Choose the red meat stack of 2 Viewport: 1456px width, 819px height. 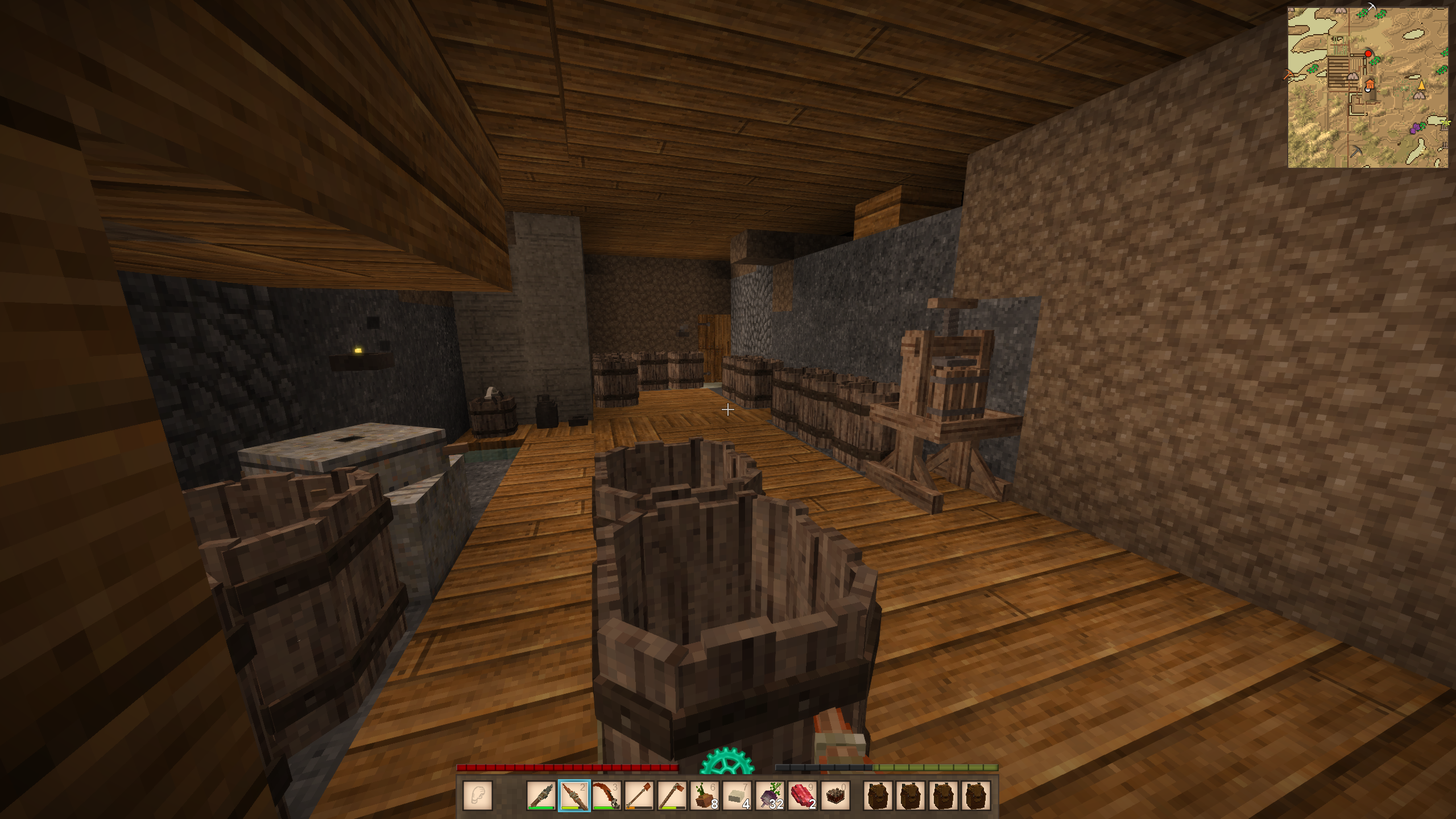(803, 795)
